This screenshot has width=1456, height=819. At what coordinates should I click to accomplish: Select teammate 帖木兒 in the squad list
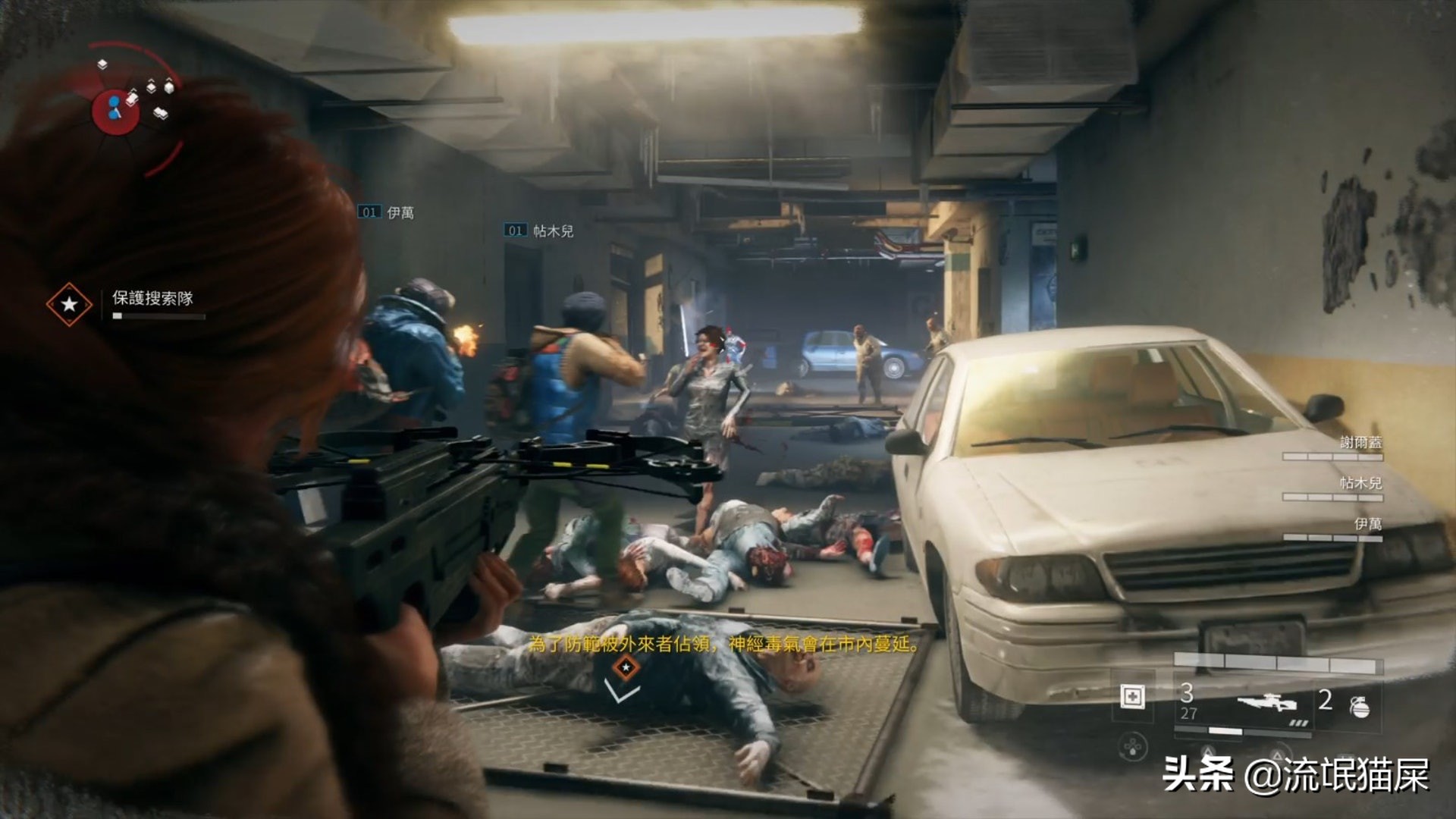coord(1360,483)
